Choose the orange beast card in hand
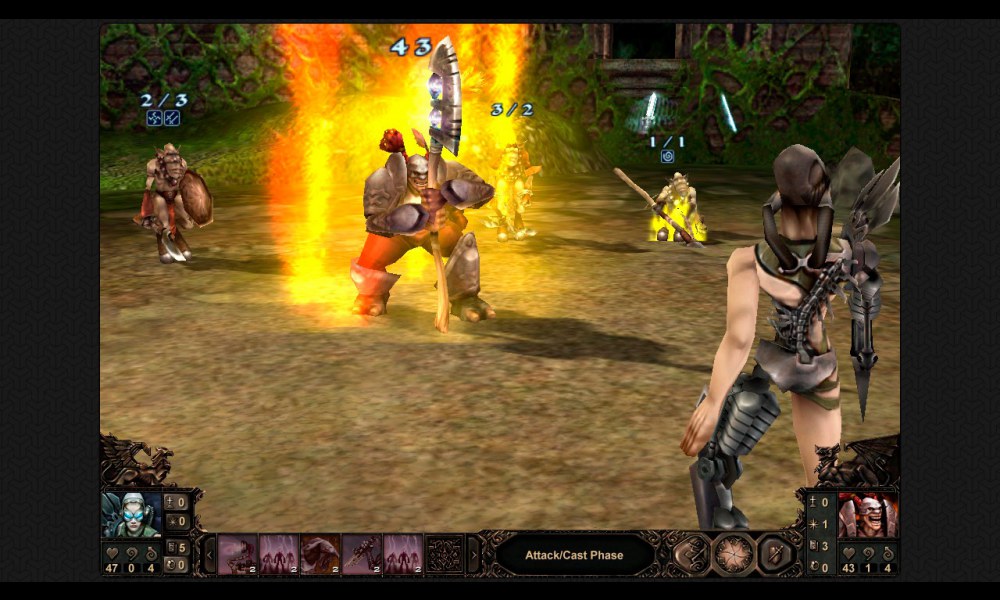 pyautogui.click(x=320, y=554)
